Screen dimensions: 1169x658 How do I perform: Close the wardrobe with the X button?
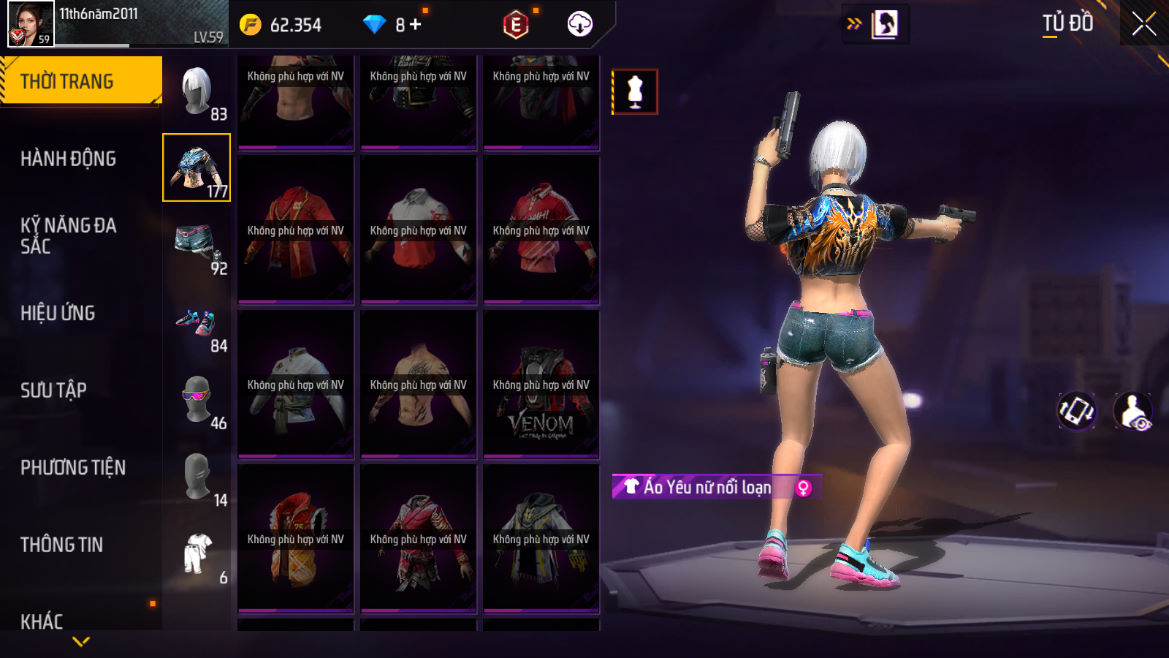click(1144, 25)
